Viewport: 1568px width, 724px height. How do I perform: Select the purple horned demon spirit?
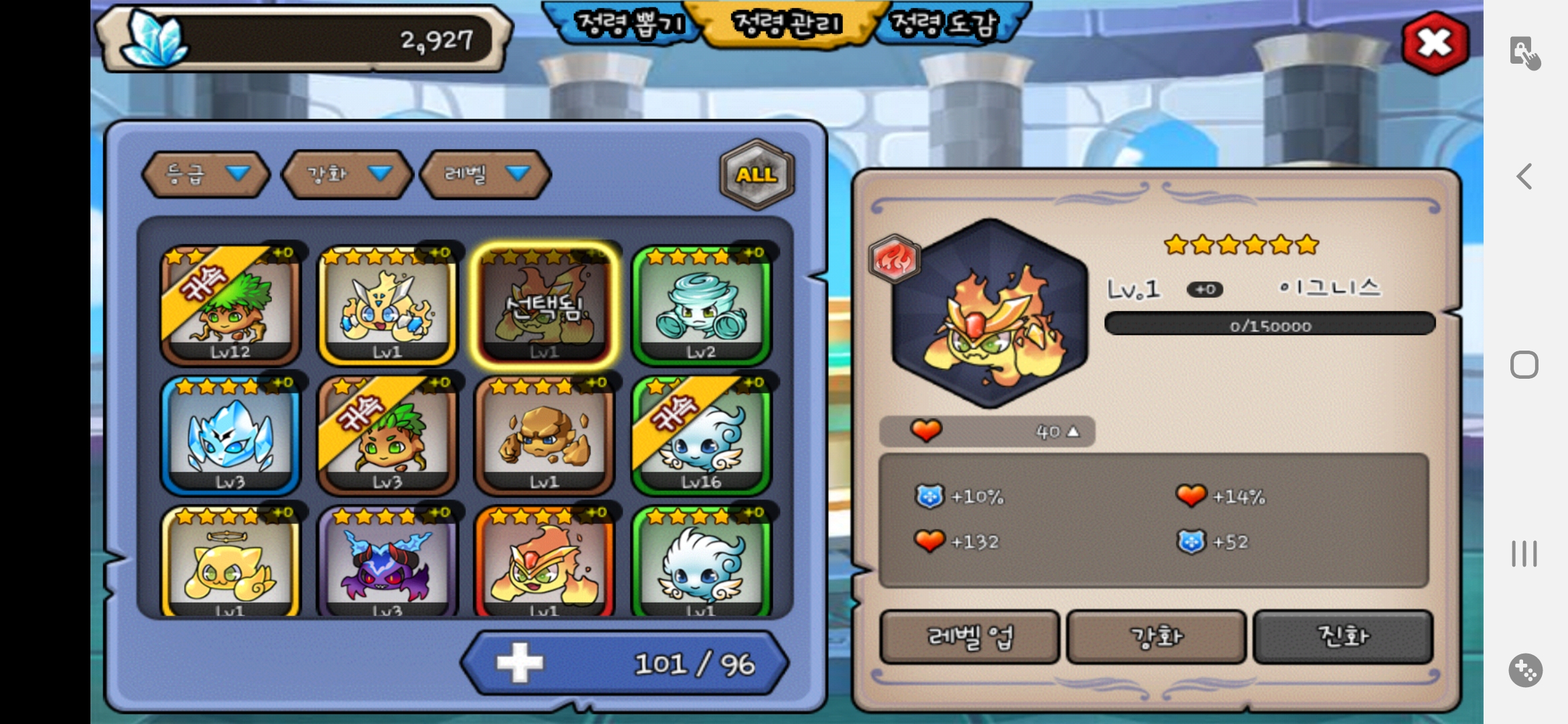click(x=387, y=563)
